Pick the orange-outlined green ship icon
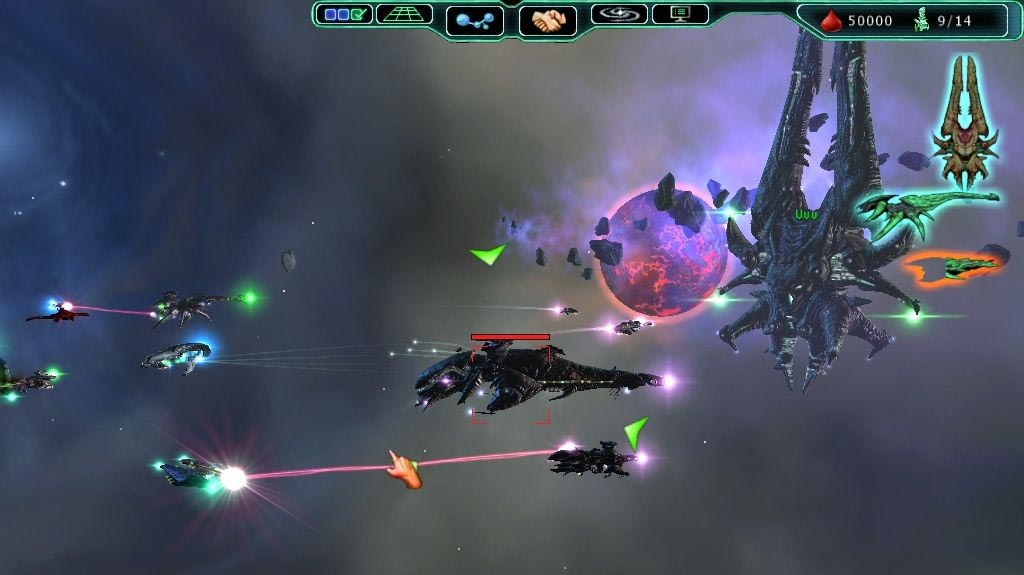 955,266
